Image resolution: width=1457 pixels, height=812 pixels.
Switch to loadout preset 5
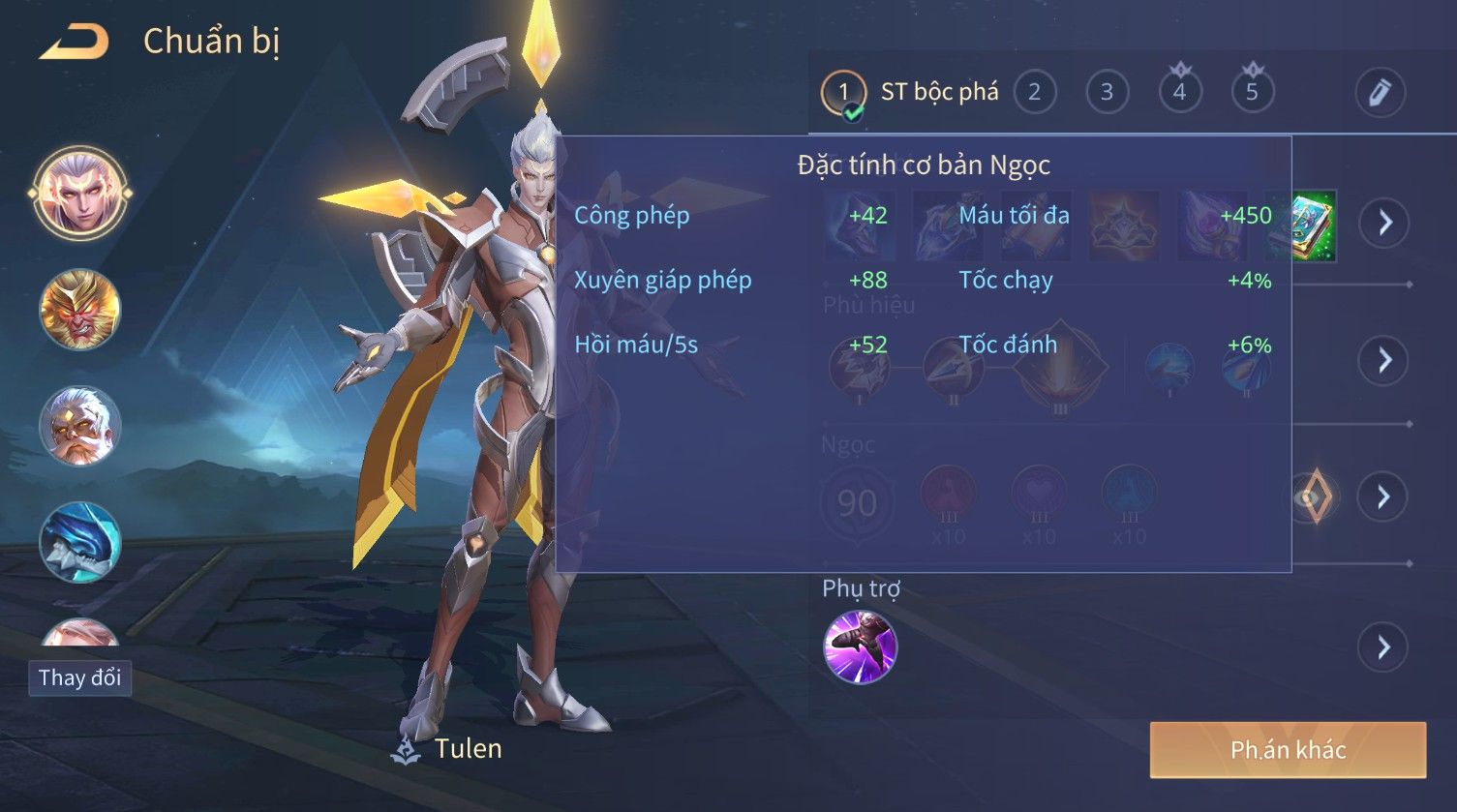point(1252,92)
